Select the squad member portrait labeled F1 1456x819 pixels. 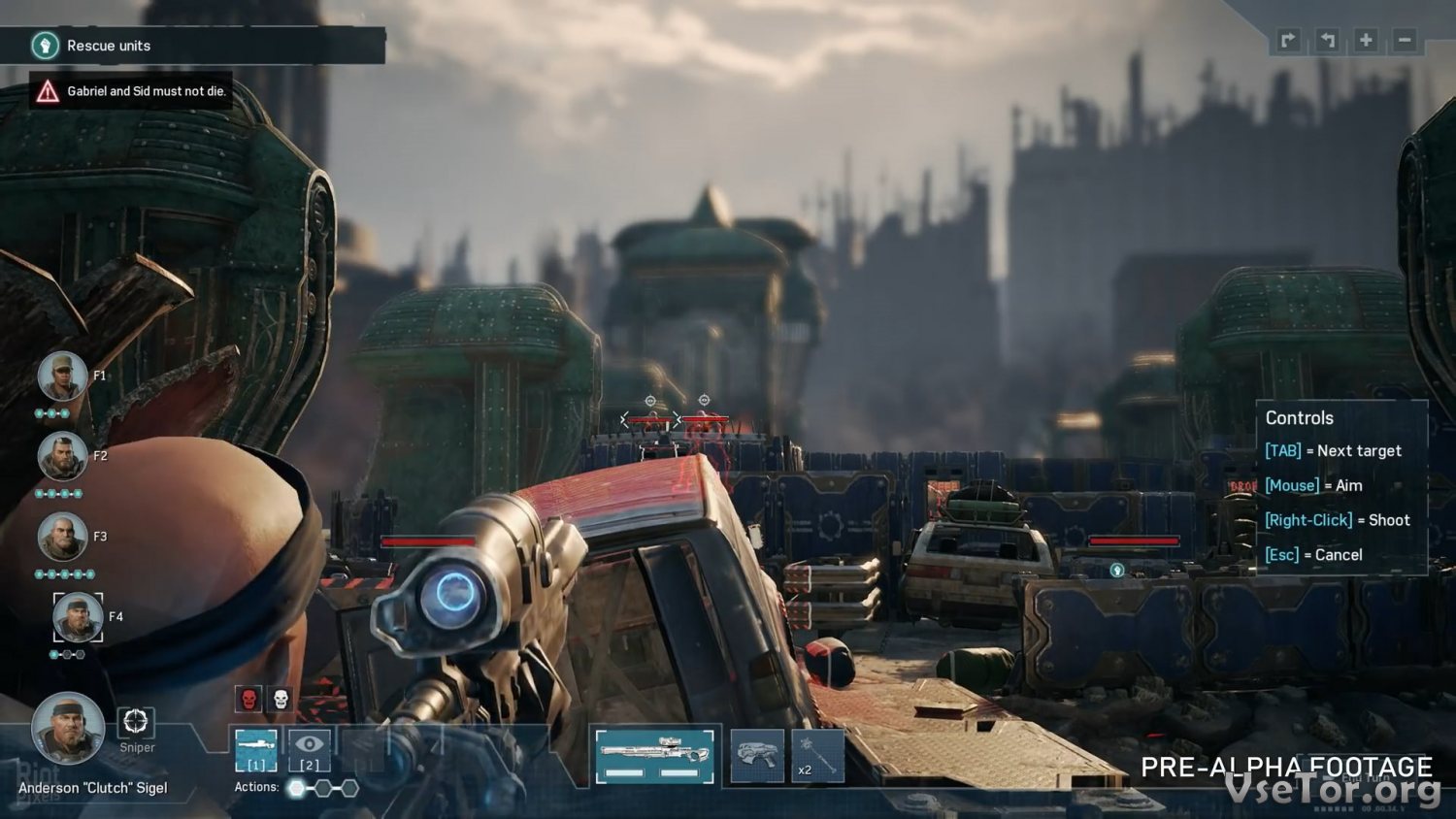(x=62, y=377)
